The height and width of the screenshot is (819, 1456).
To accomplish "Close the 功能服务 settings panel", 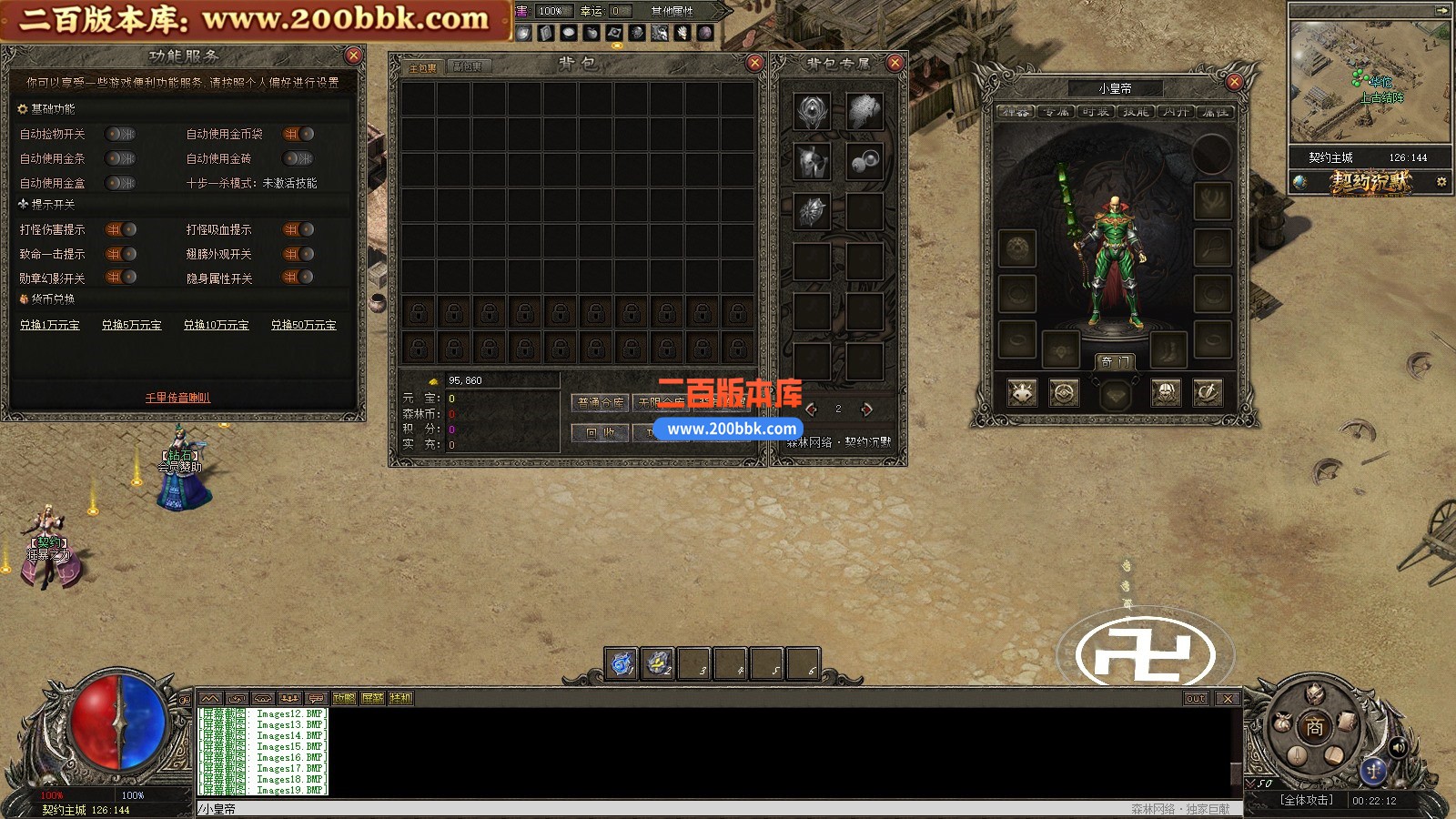I will point(354,56).
